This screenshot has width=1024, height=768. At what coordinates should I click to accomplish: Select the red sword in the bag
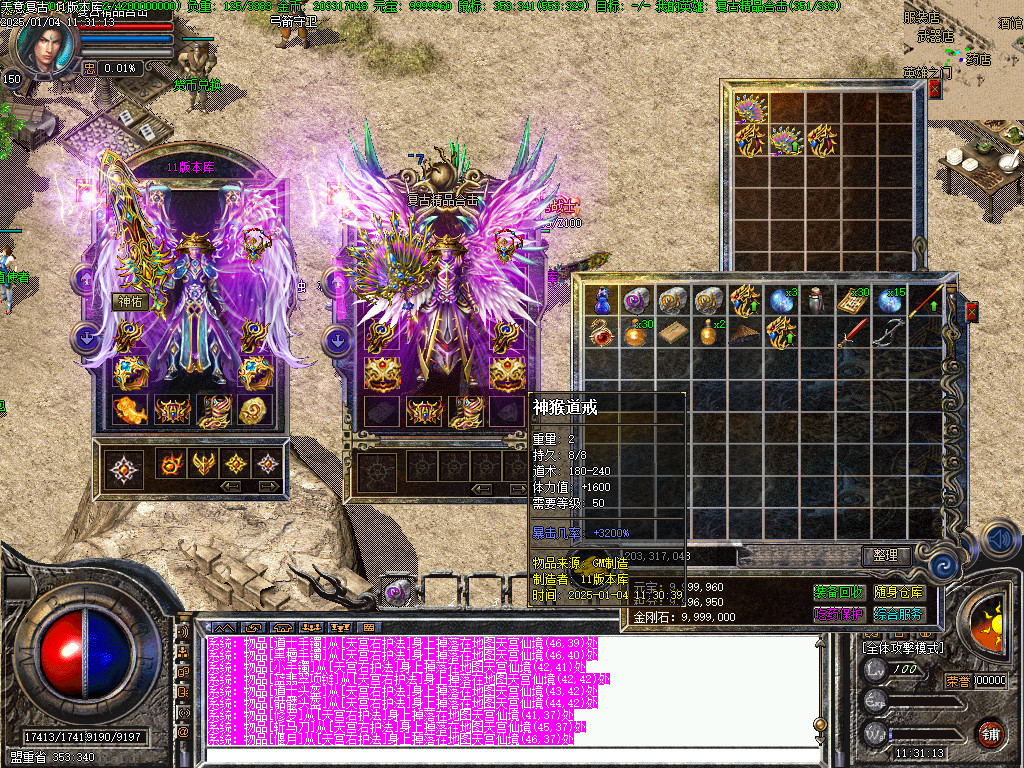point(851,332)
